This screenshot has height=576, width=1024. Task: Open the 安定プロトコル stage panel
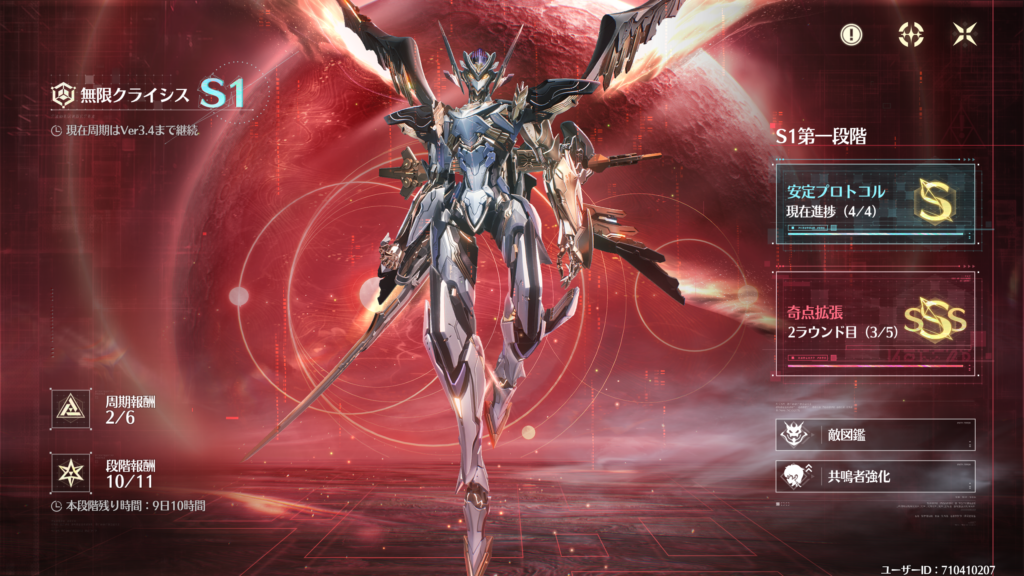coord(875,203)
